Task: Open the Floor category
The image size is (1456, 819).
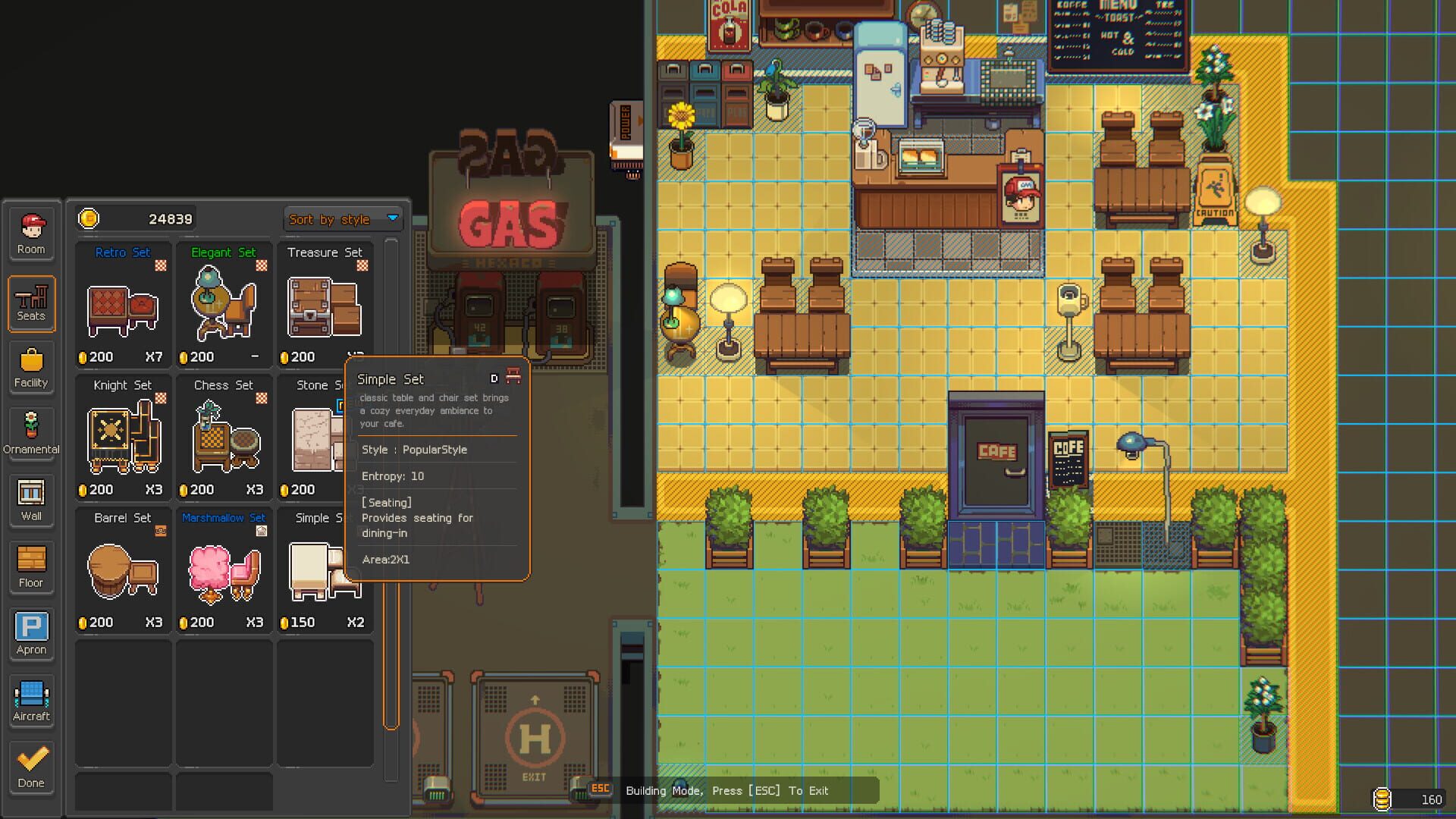Action: (31, 566)
